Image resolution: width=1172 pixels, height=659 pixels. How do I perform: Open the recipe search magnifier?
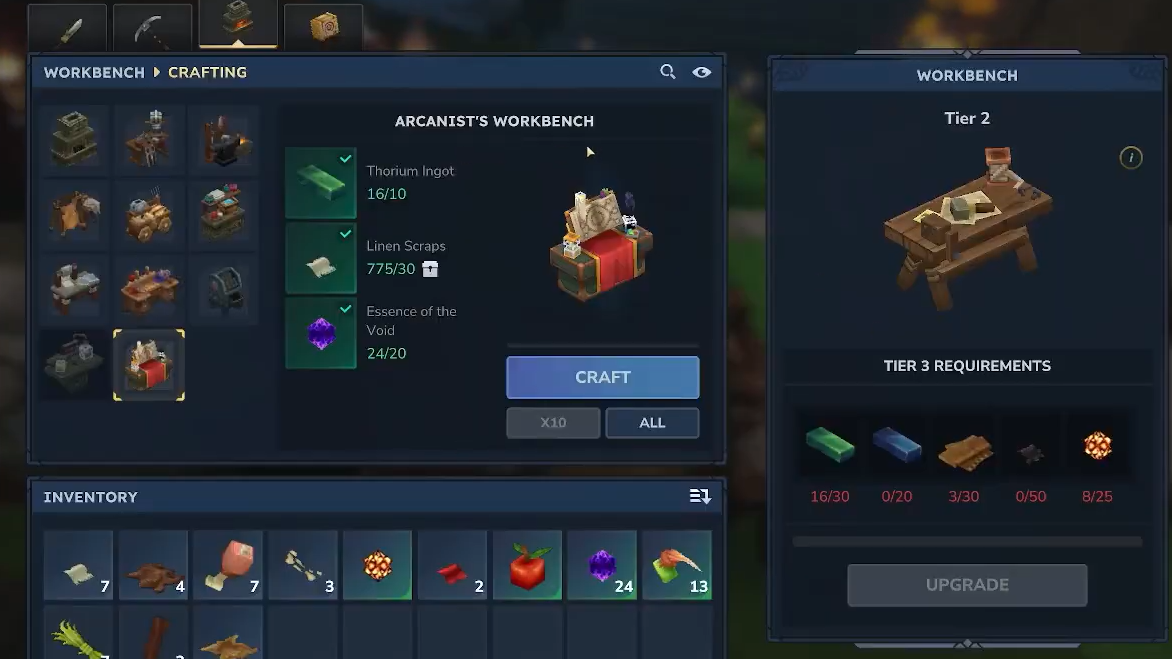click(668, 72)
